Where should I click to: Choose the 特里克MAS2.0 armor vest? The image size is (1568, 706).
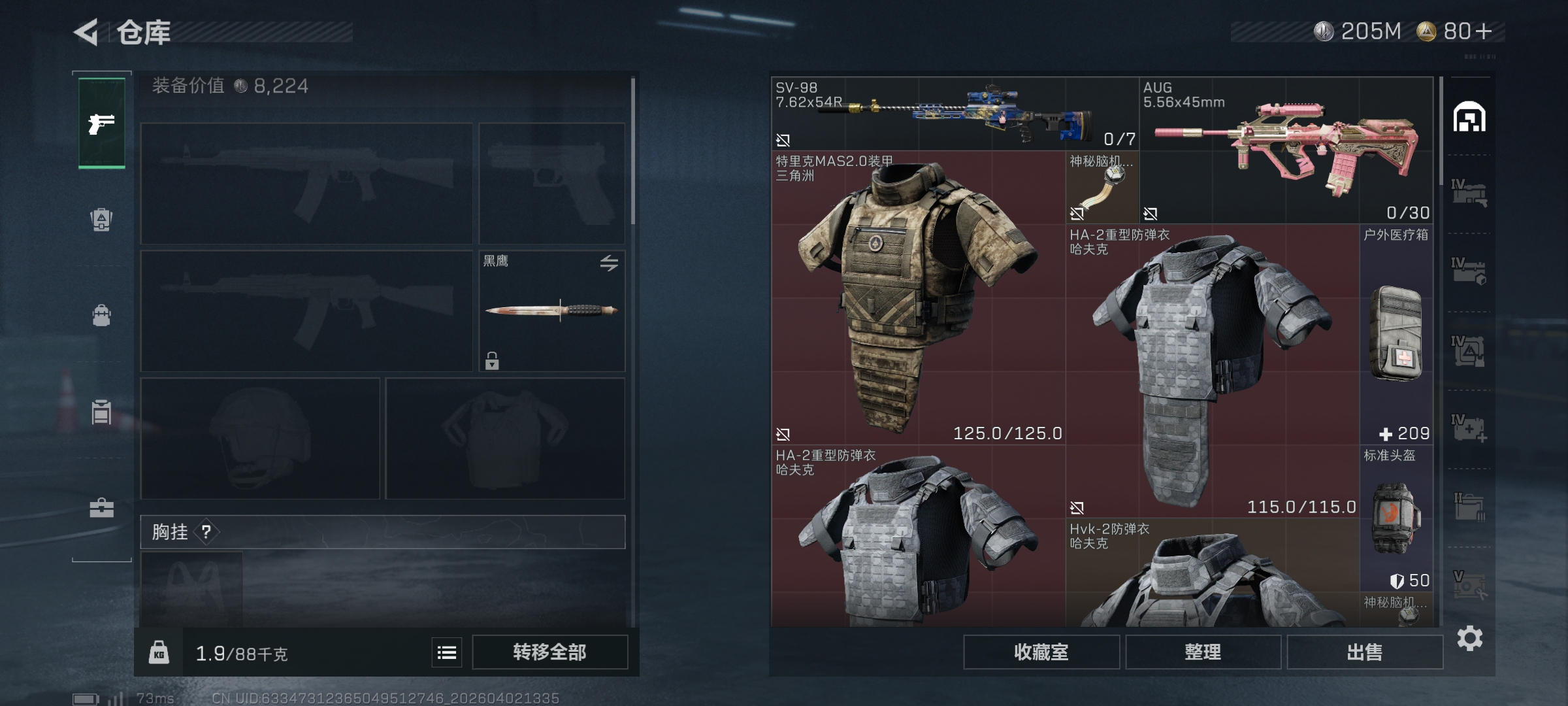[918, 299]
